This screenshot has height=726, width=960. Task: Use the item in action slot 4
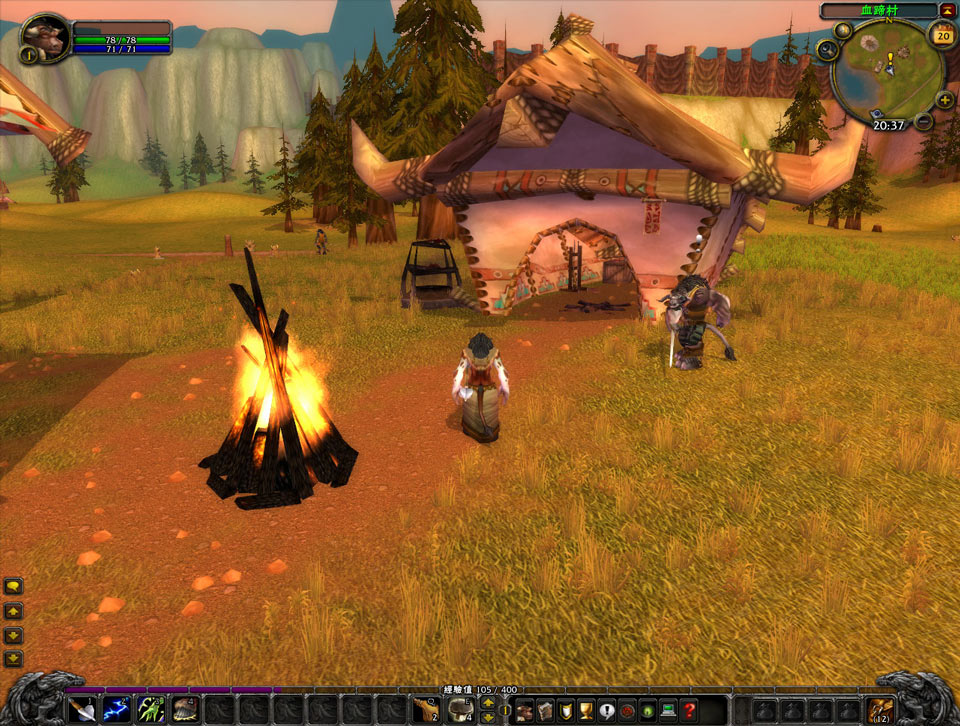coord(185,710)
